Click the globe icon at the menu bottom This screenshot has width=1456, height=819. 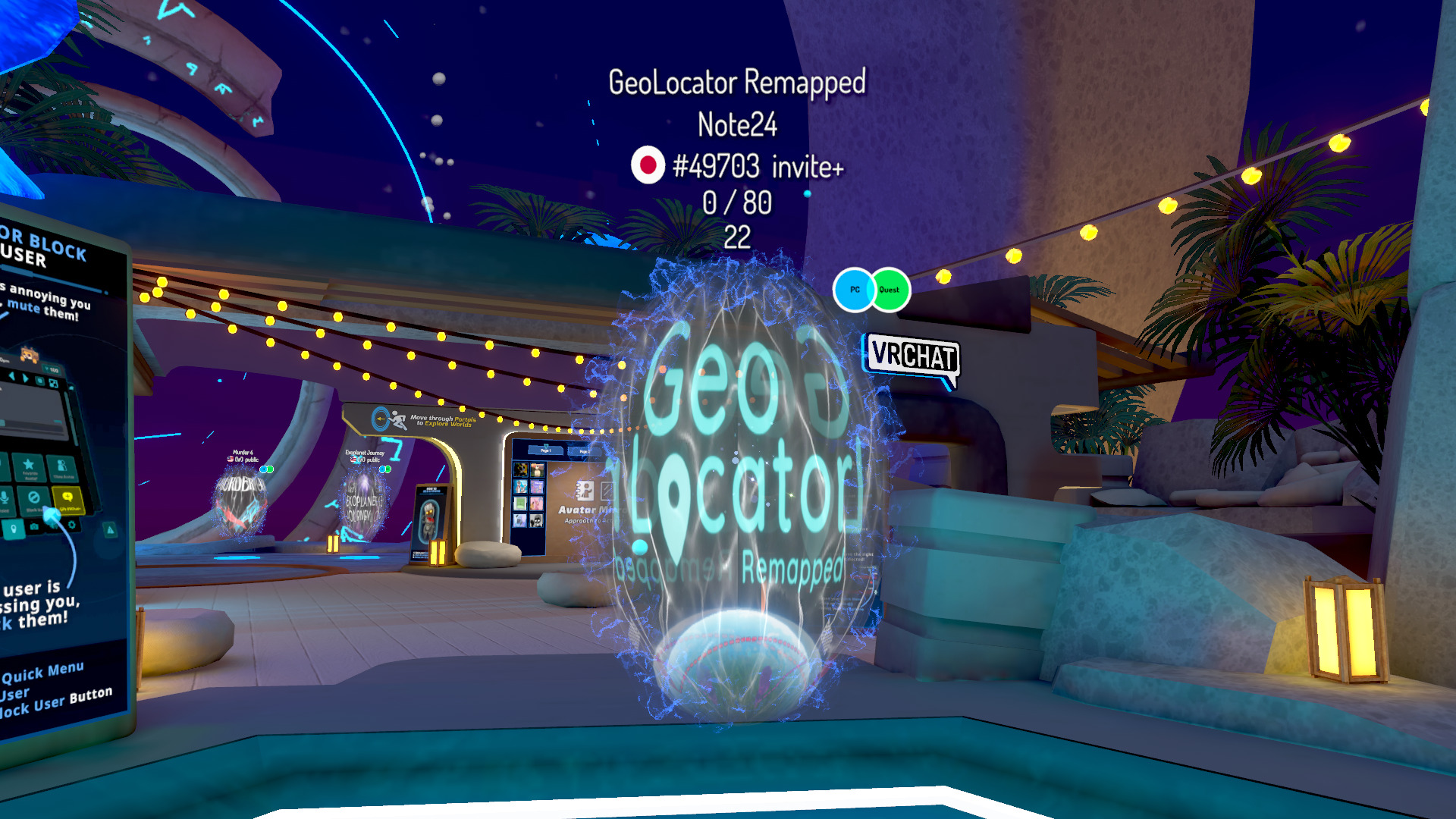tap(54, 526)
